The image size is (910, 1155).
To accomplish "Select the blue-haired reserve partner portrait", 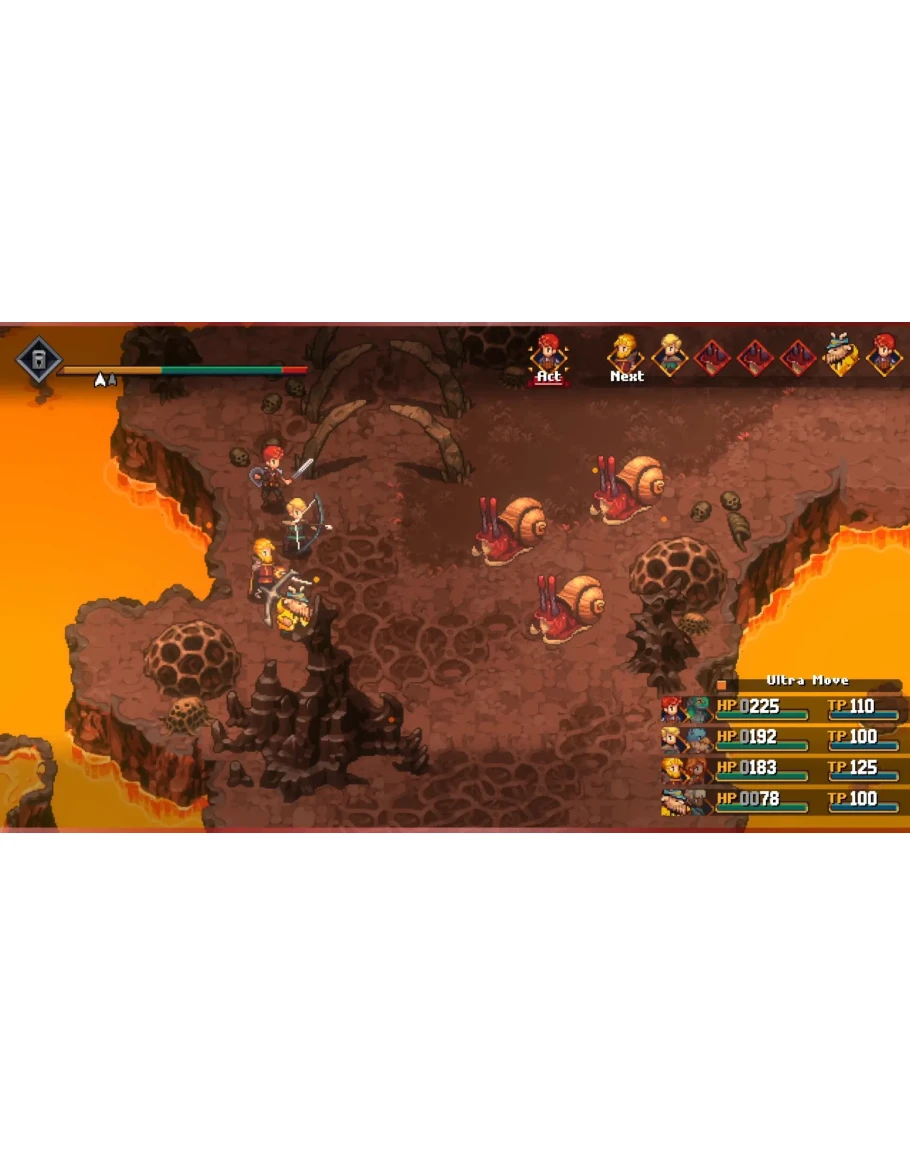I will [x=698, y=740].
